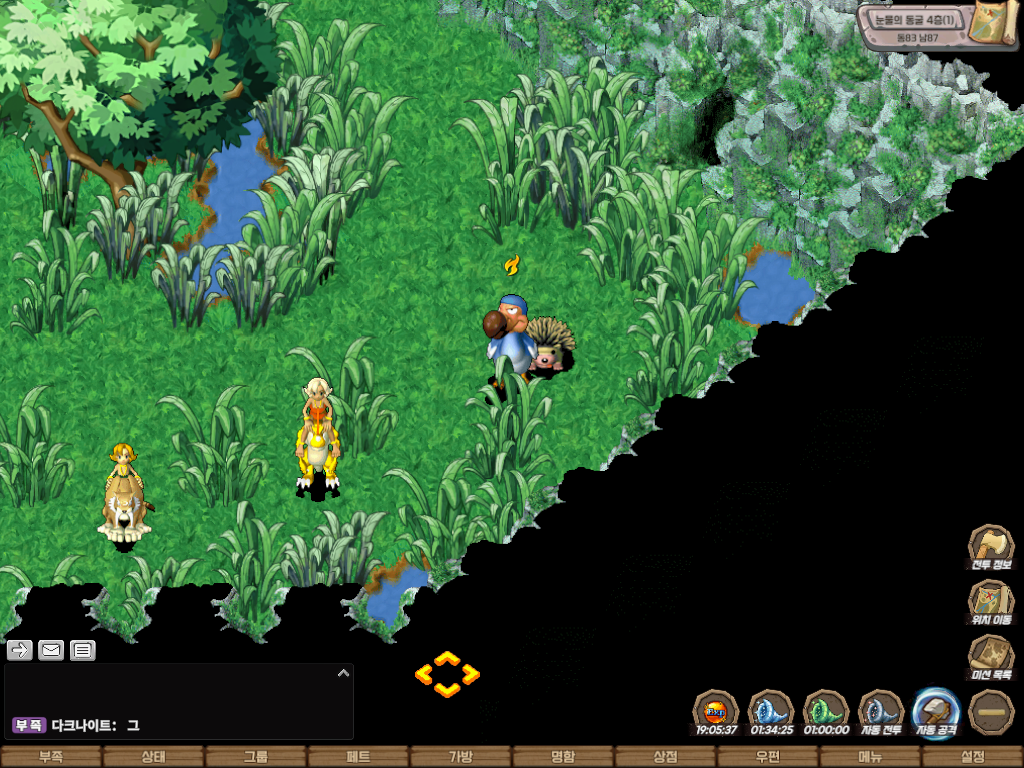The image size is (1024, 768).
Task: Open the 상태 (status) menu
Action: (153, 757)
